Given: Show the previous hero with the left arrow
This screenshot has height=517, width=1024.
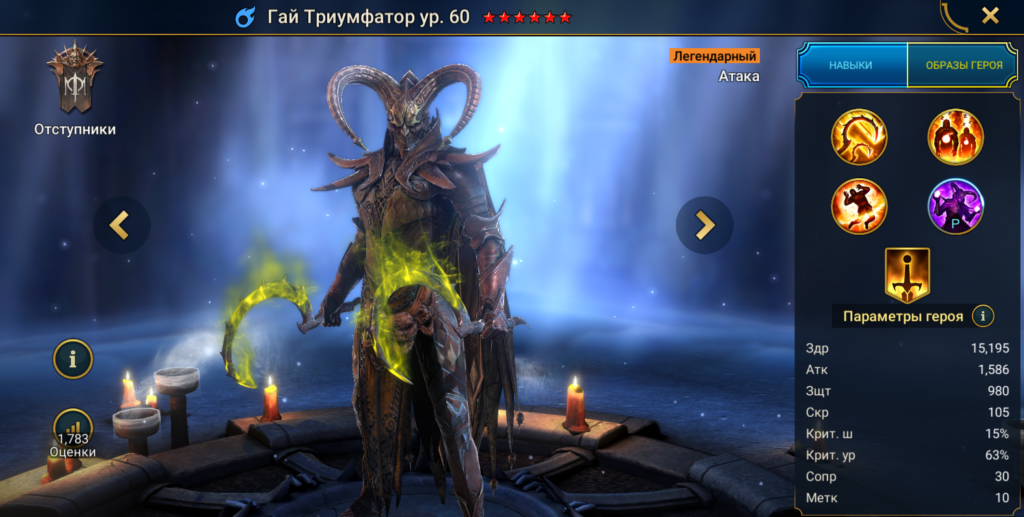Looking at the screenshot, I should click(x=121, y=225).
